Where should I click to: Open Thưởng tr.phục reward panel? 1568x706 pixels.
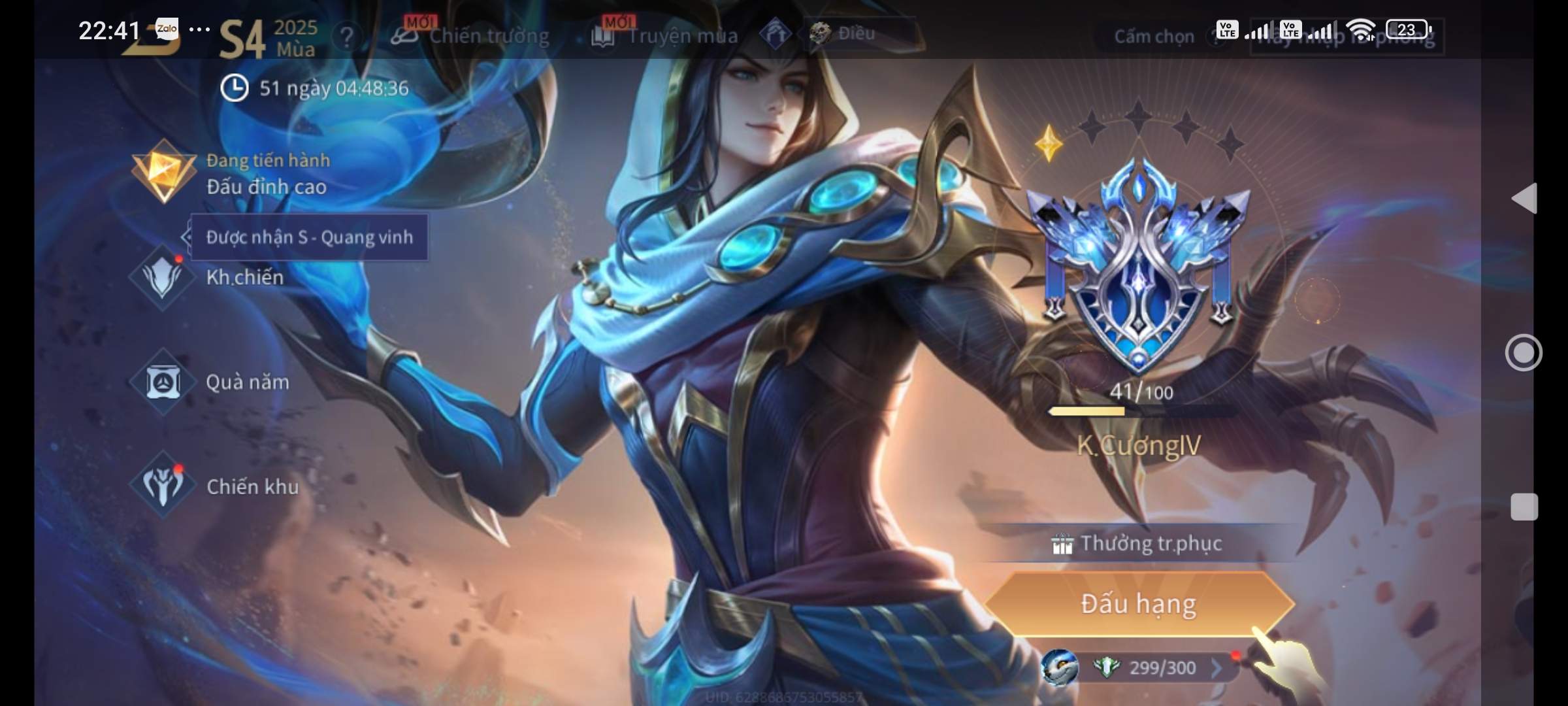1138,544
